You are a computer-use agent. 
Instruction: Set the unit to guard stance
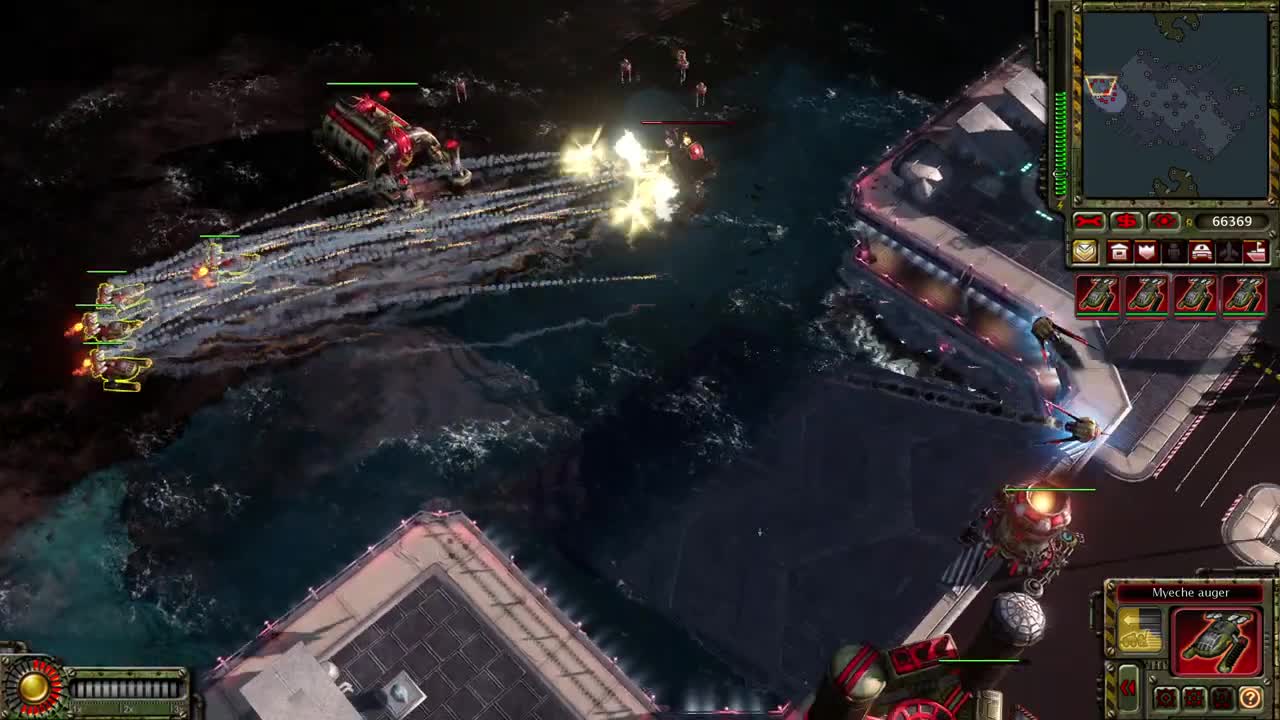pos(1194,698)
